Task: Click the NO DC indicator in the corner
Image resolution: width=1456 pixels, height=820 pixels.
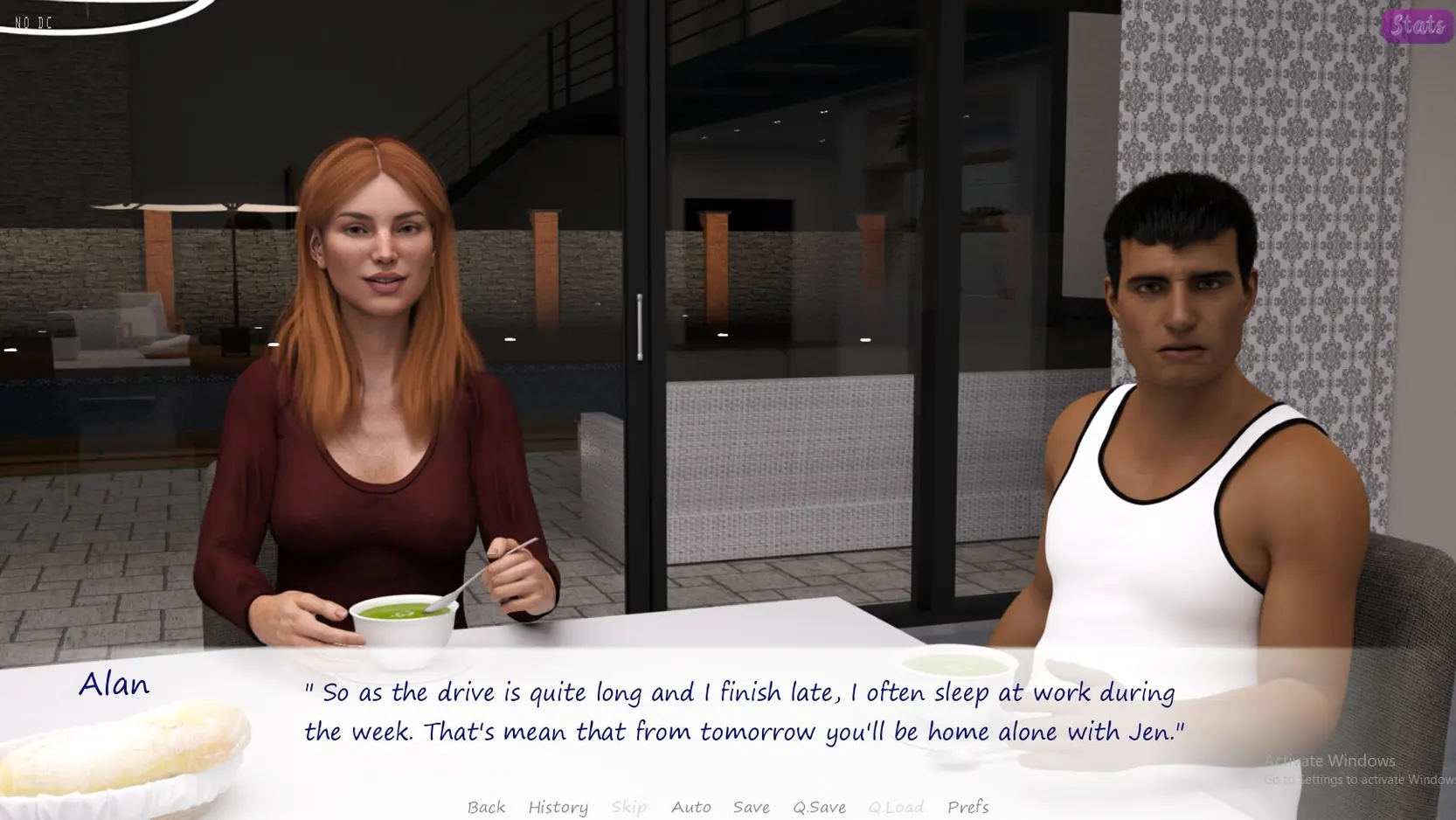Action: click(33, 23)
